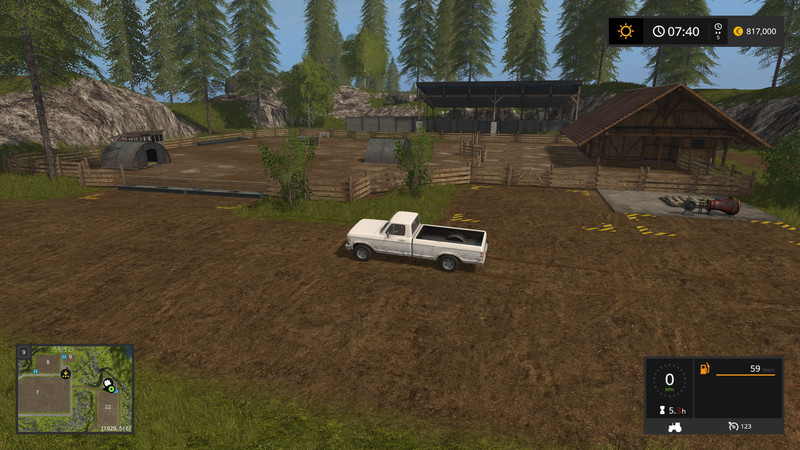Select the field 7 plot on minimap

click(37, 394)
